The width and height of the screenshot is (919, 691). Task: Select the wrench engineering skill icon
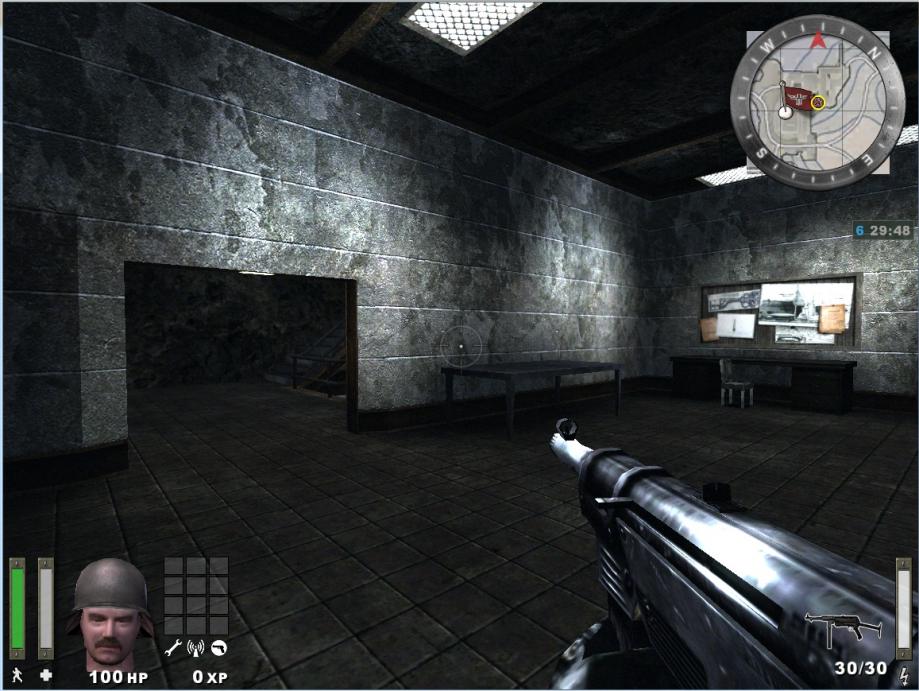tap(172, 648)
